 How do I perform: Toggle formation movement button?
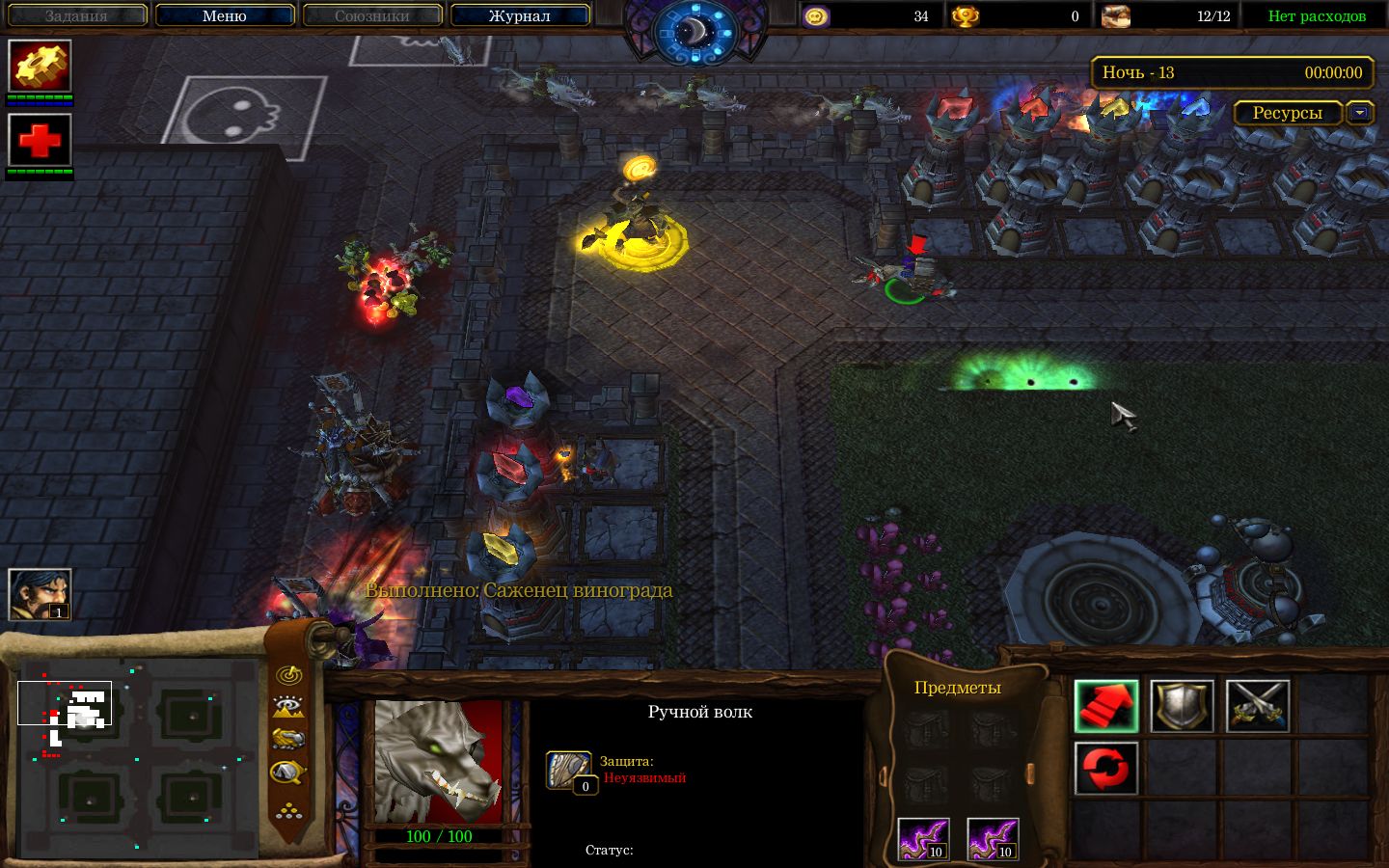pyautogui.click(x=288, y=809)
